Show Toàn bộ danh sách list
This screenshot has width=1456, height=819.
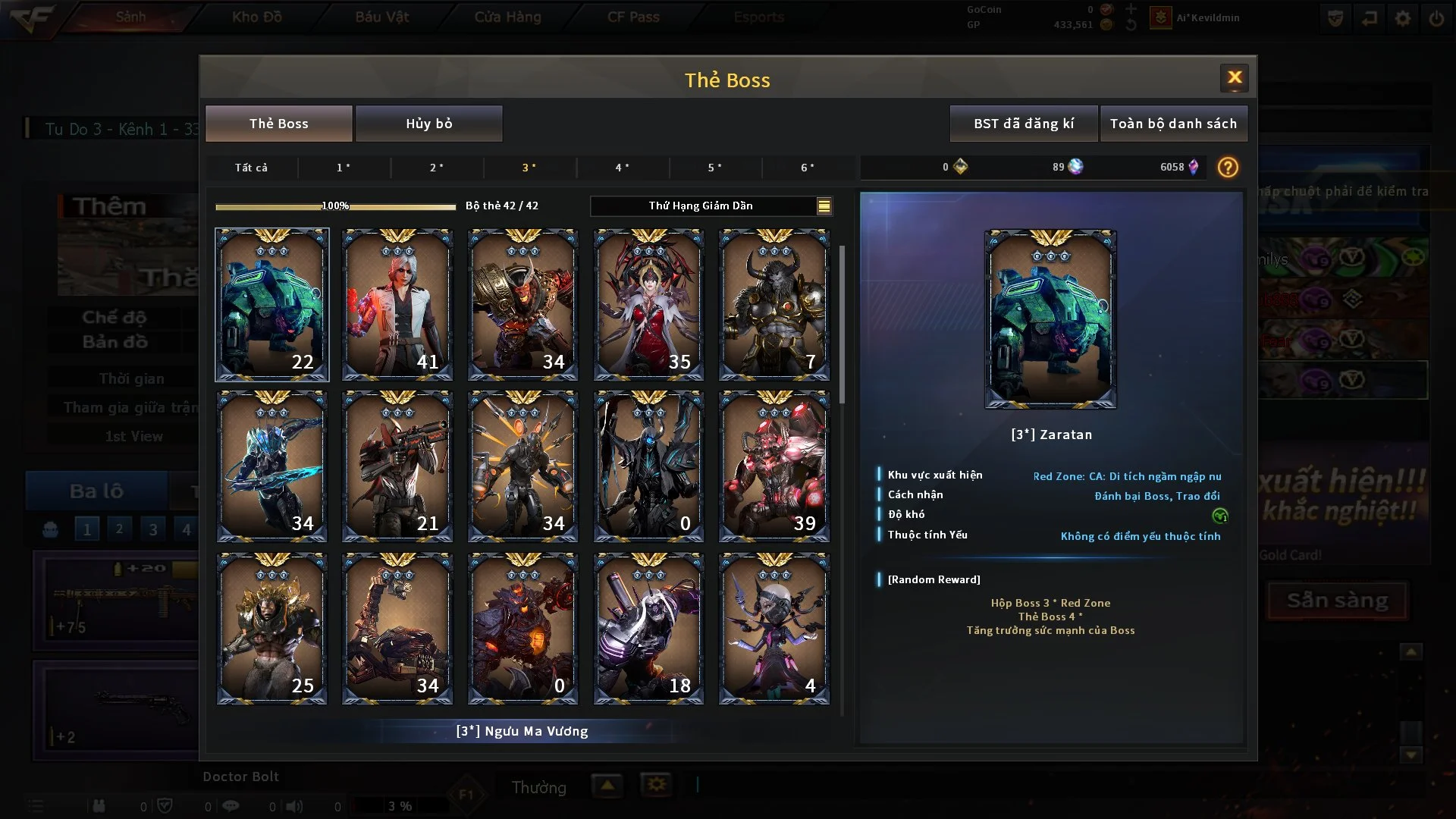coord(1172,124)
